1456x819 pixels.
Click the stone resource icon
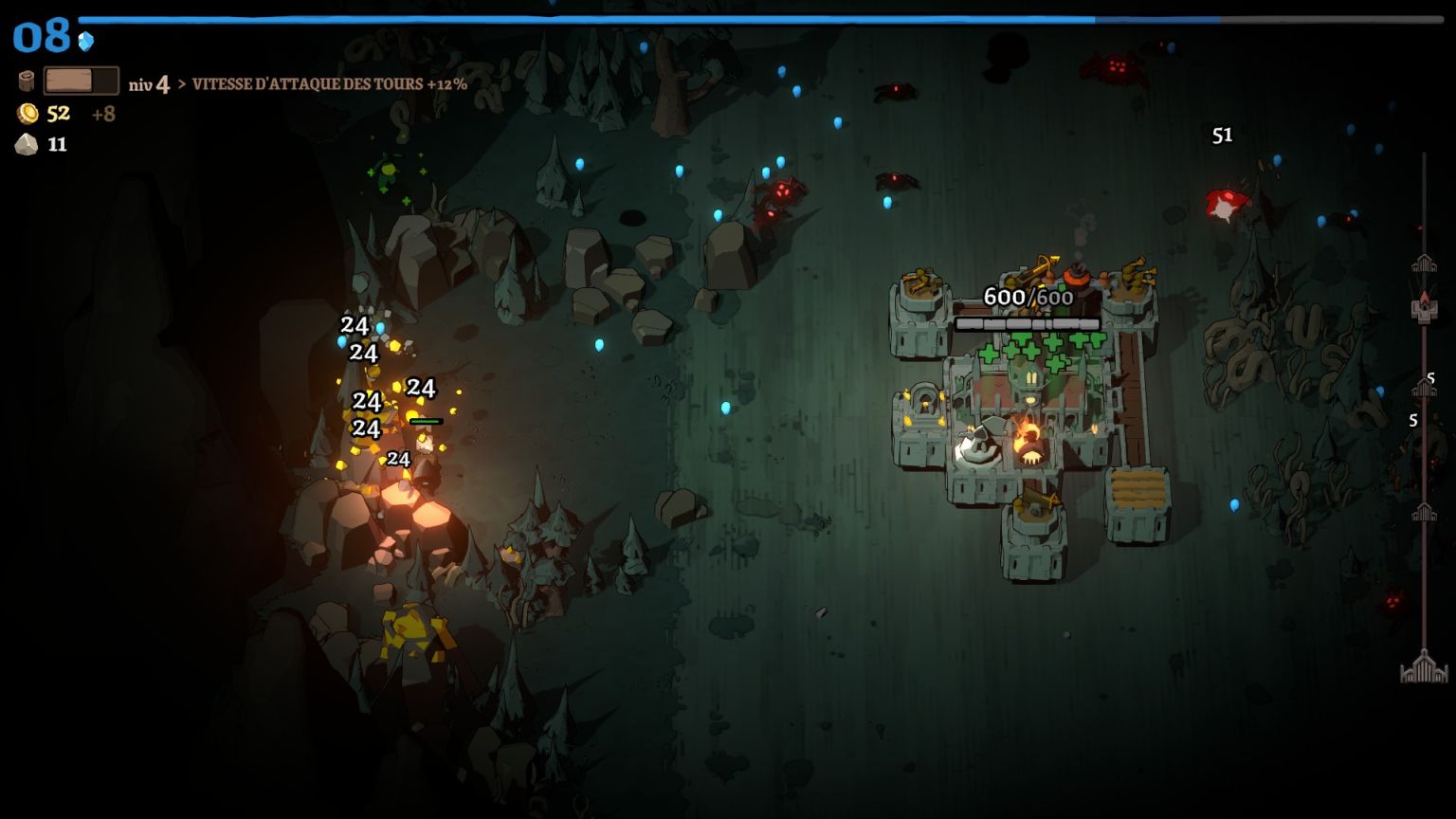(27, 144)
